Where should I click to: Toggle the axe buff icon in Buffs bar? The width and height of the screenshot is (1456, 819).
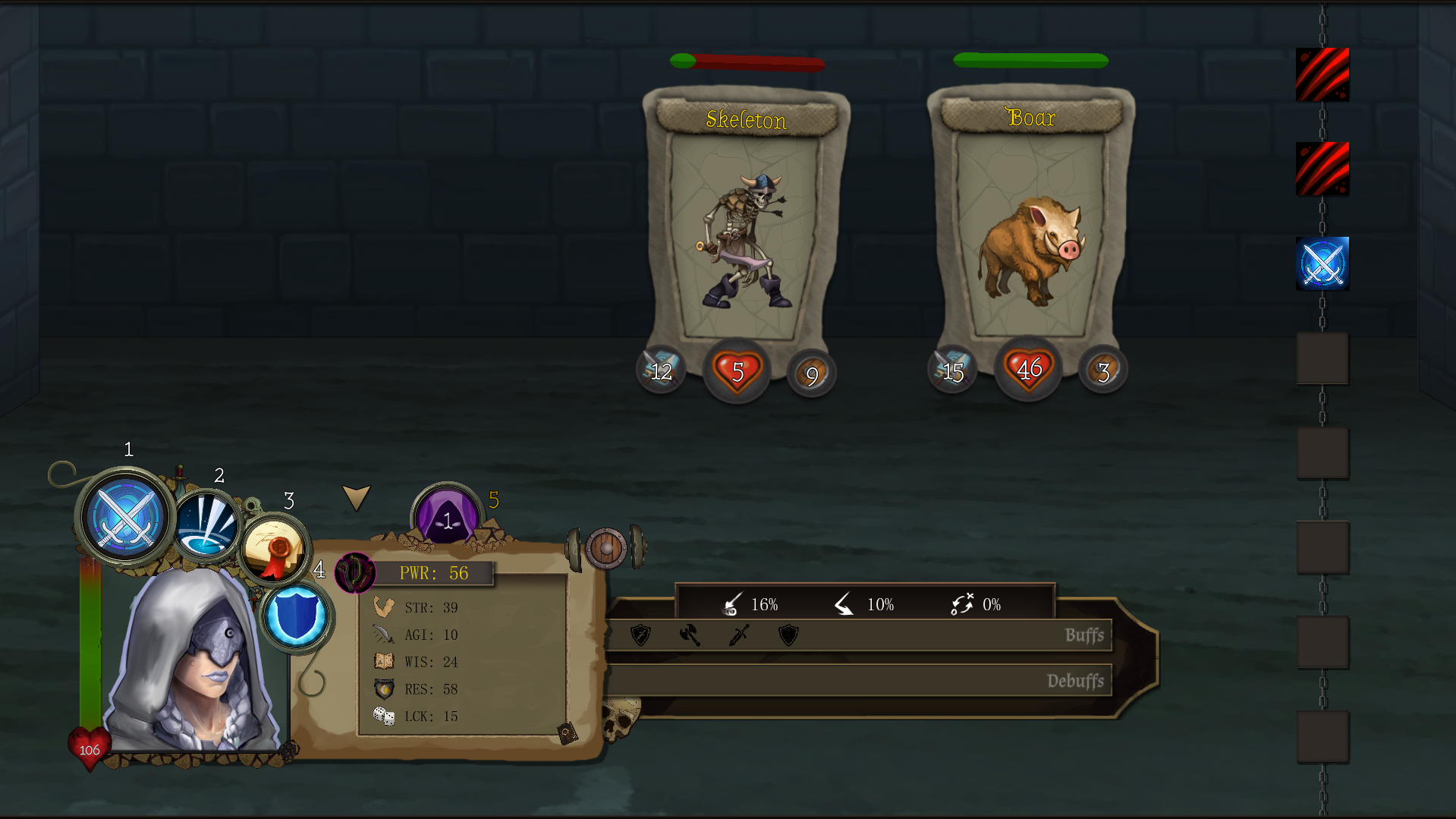coord(689,636)
